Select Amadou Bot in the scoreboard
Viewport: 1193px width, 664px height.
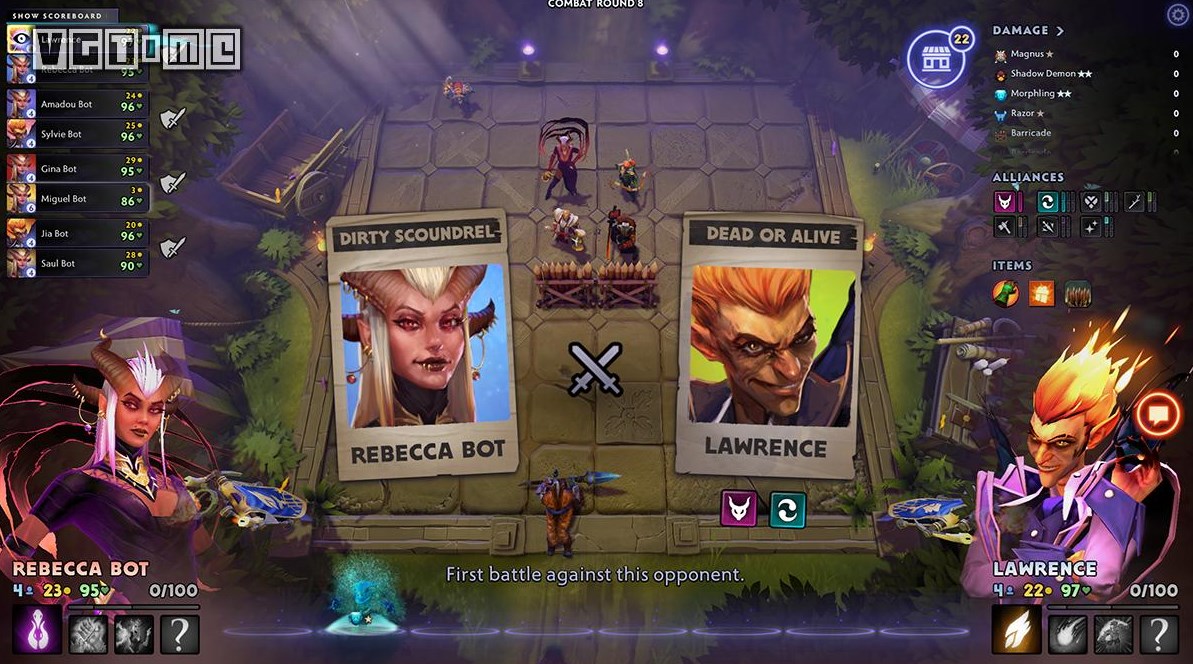pos(77,104)
